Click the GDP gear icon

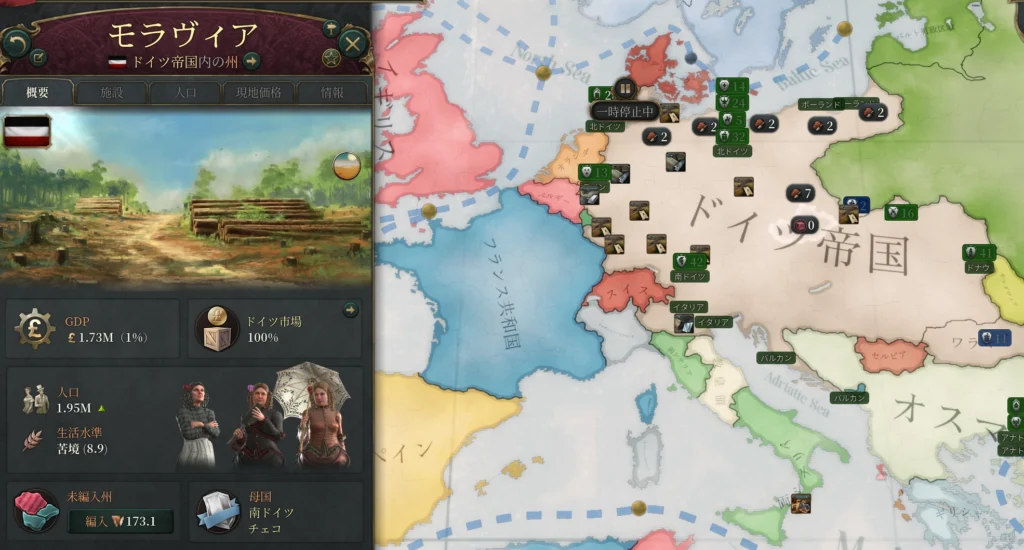(35, 327)
